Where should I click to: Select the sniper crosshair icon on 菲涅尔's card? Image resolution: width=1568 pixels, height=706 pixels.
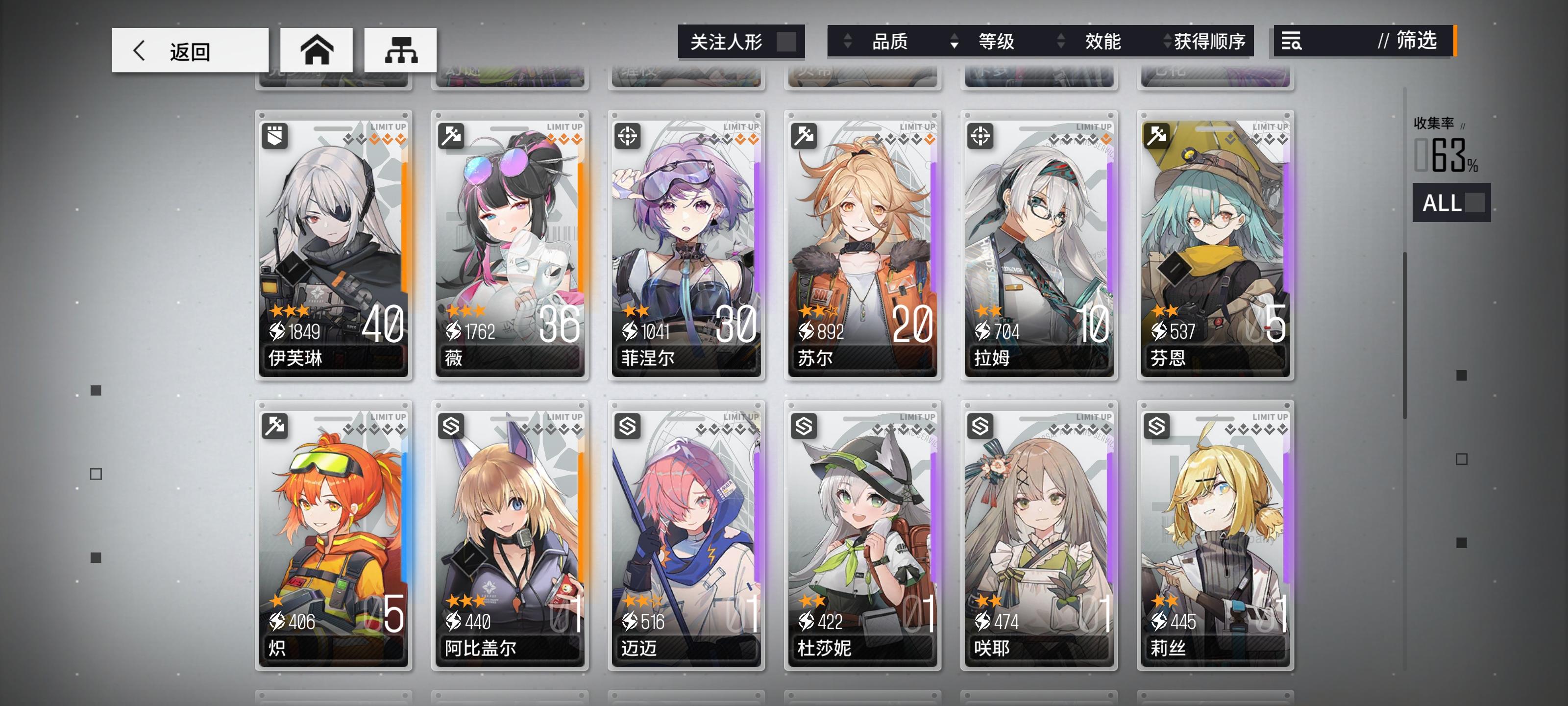(x=628, y=135)
